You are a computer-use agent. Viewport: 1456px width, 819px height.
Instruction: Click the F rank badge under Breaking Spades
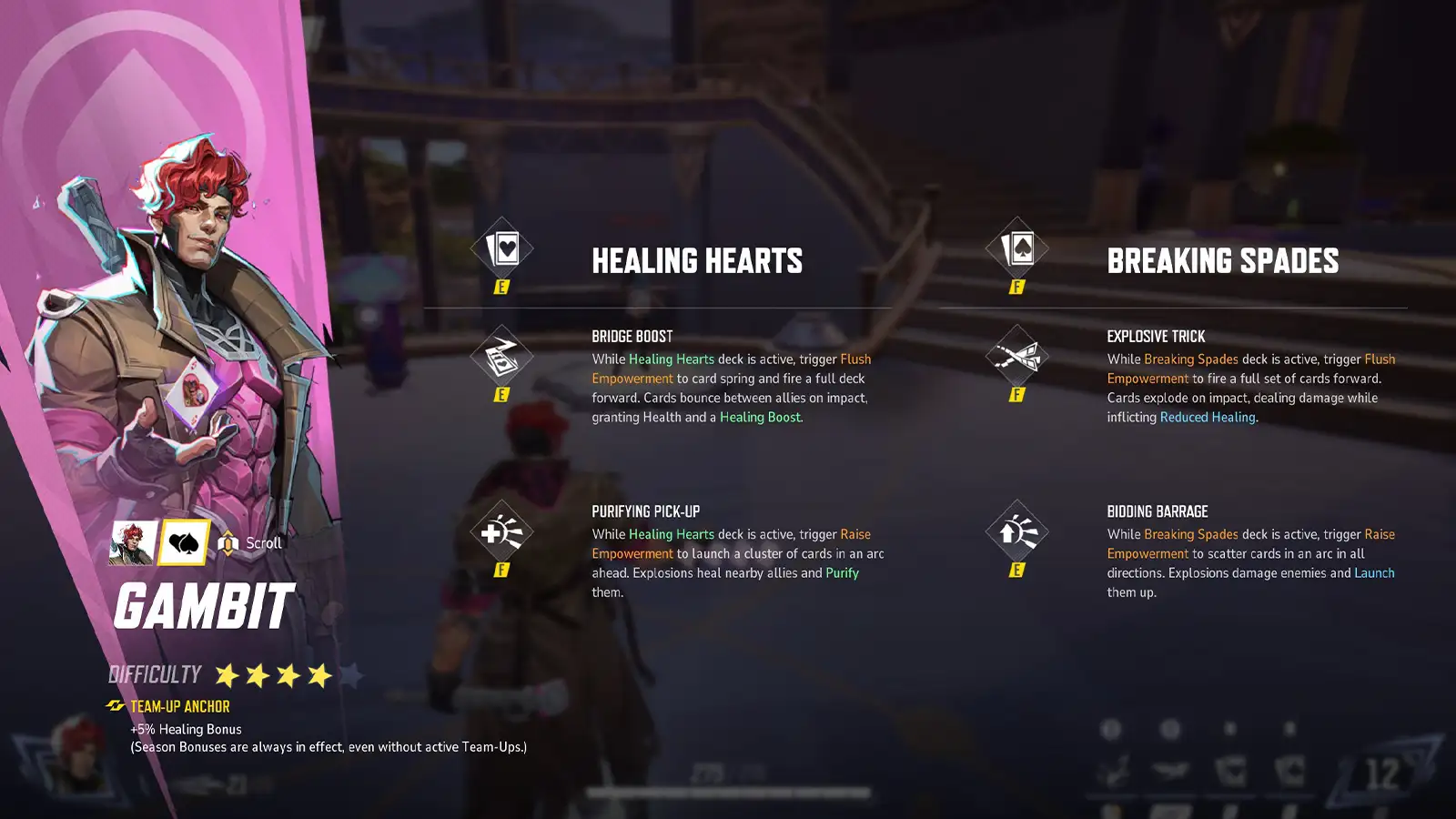tap(1018, 288)
